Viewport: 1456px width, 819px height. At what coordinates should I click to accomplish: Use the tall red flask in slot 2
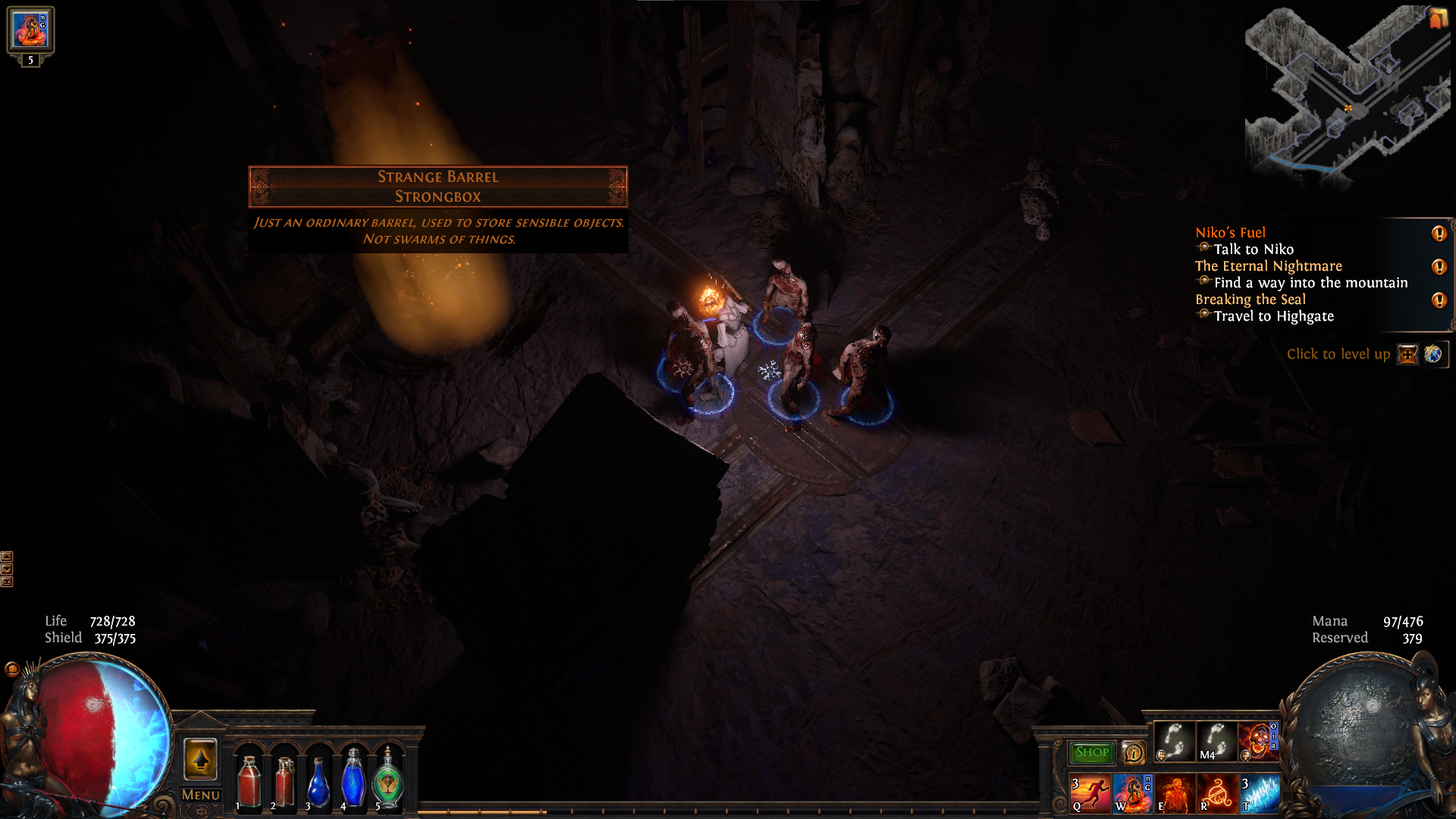(x=284, y=781)
